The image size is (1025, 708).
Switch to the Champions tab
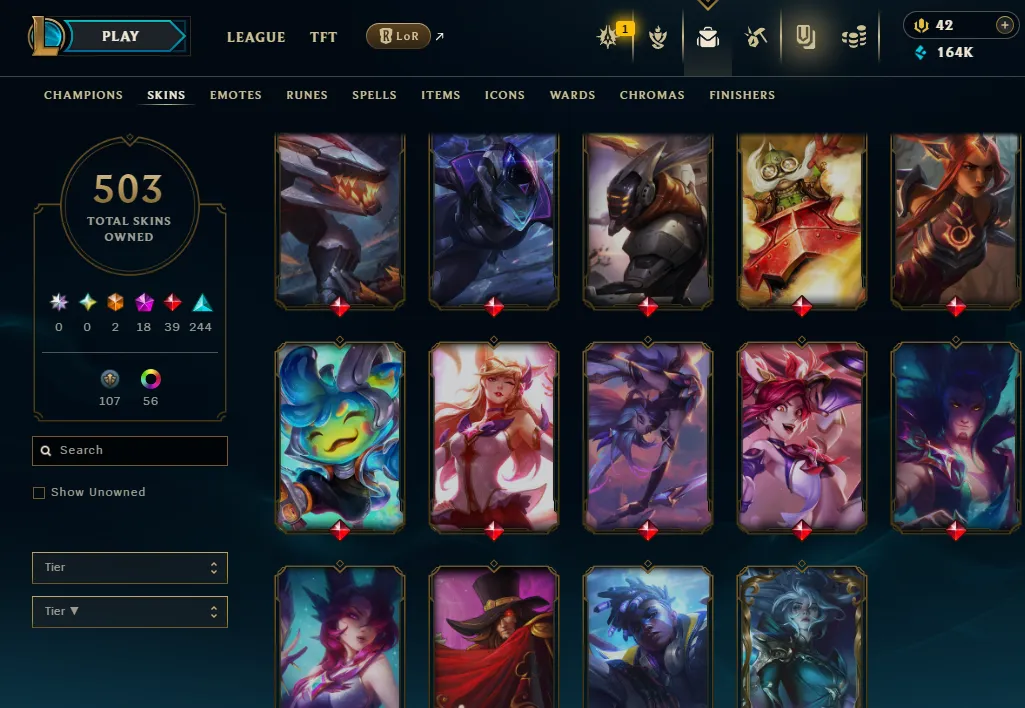click(83, 95)
